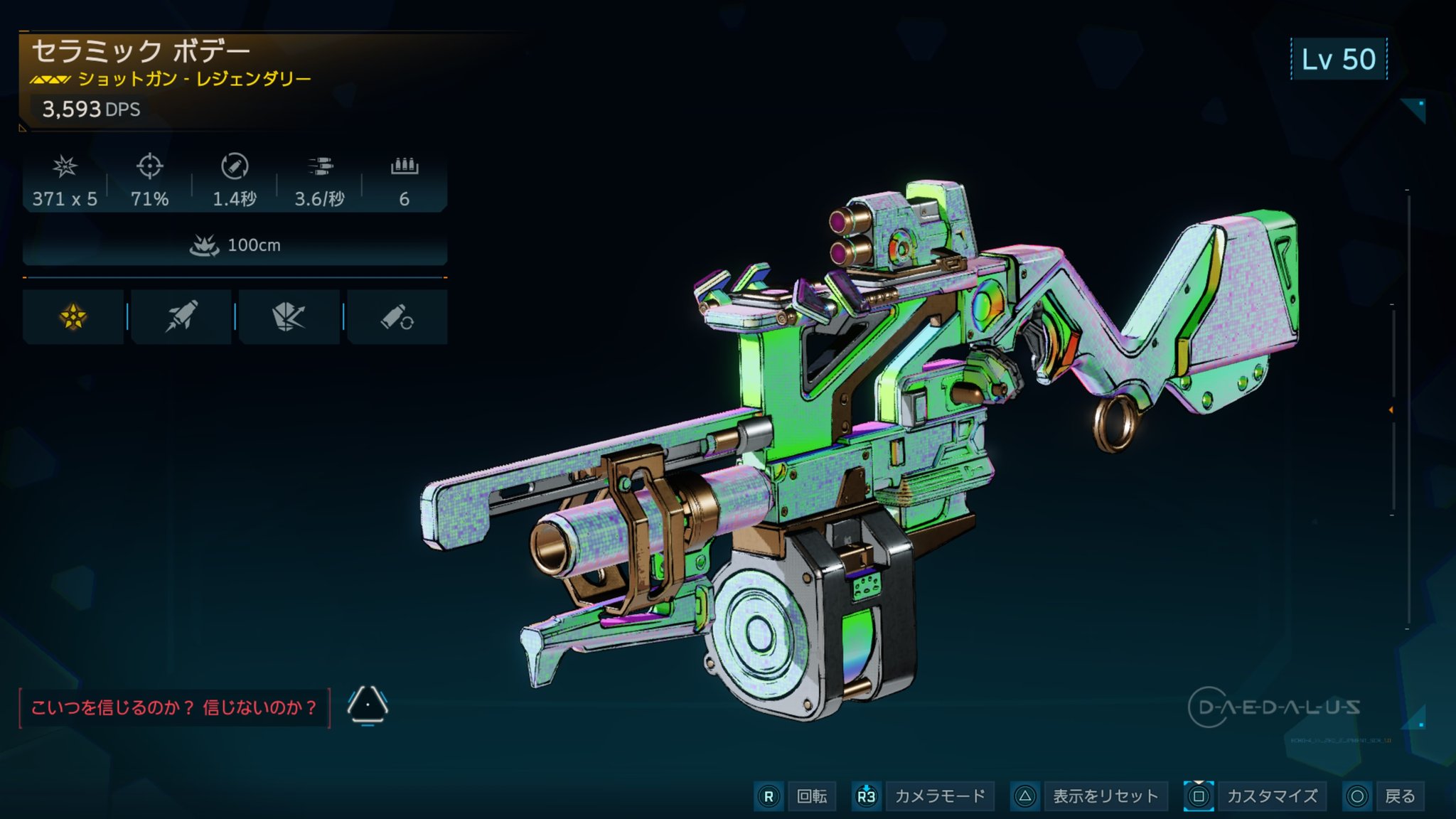
Task: Select the rocket projectile perk icon
Action: 181,317
